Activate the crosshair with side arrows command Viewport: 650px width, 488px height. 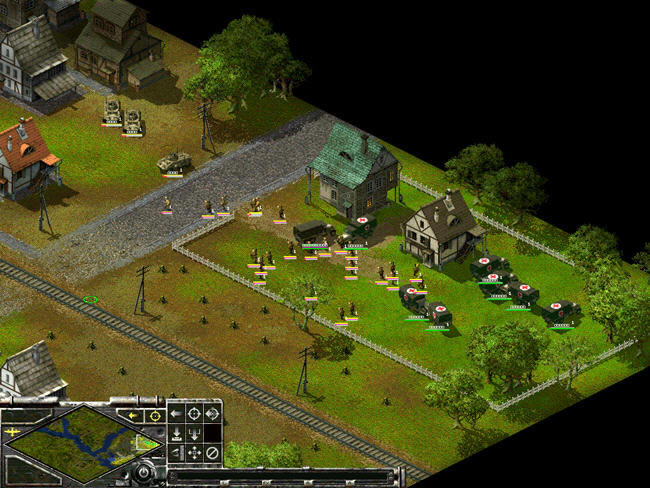click(x=212, y=414)
